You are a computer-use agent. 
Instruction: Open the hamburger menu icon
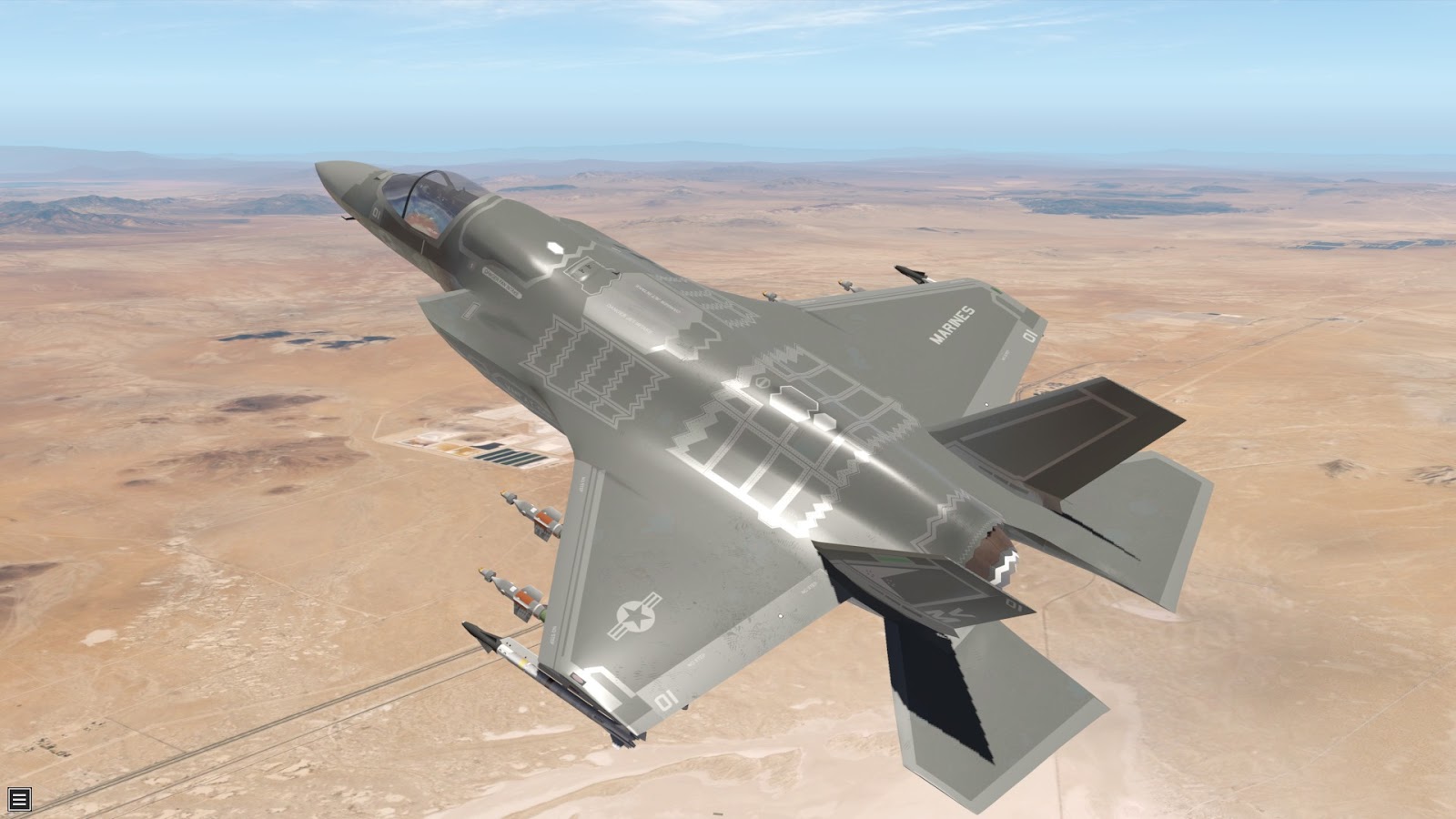pos(19,799)
